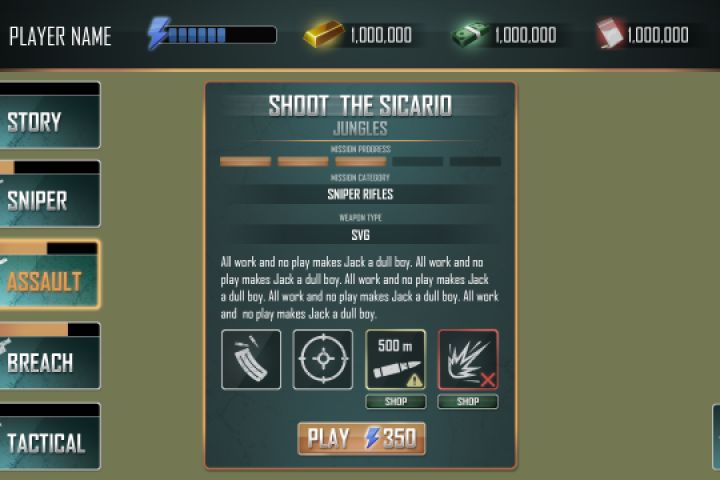This screenshot has width=720, height=480.
Task: Start mission with the Play 350 button
Action: click(x=361, y=438)
